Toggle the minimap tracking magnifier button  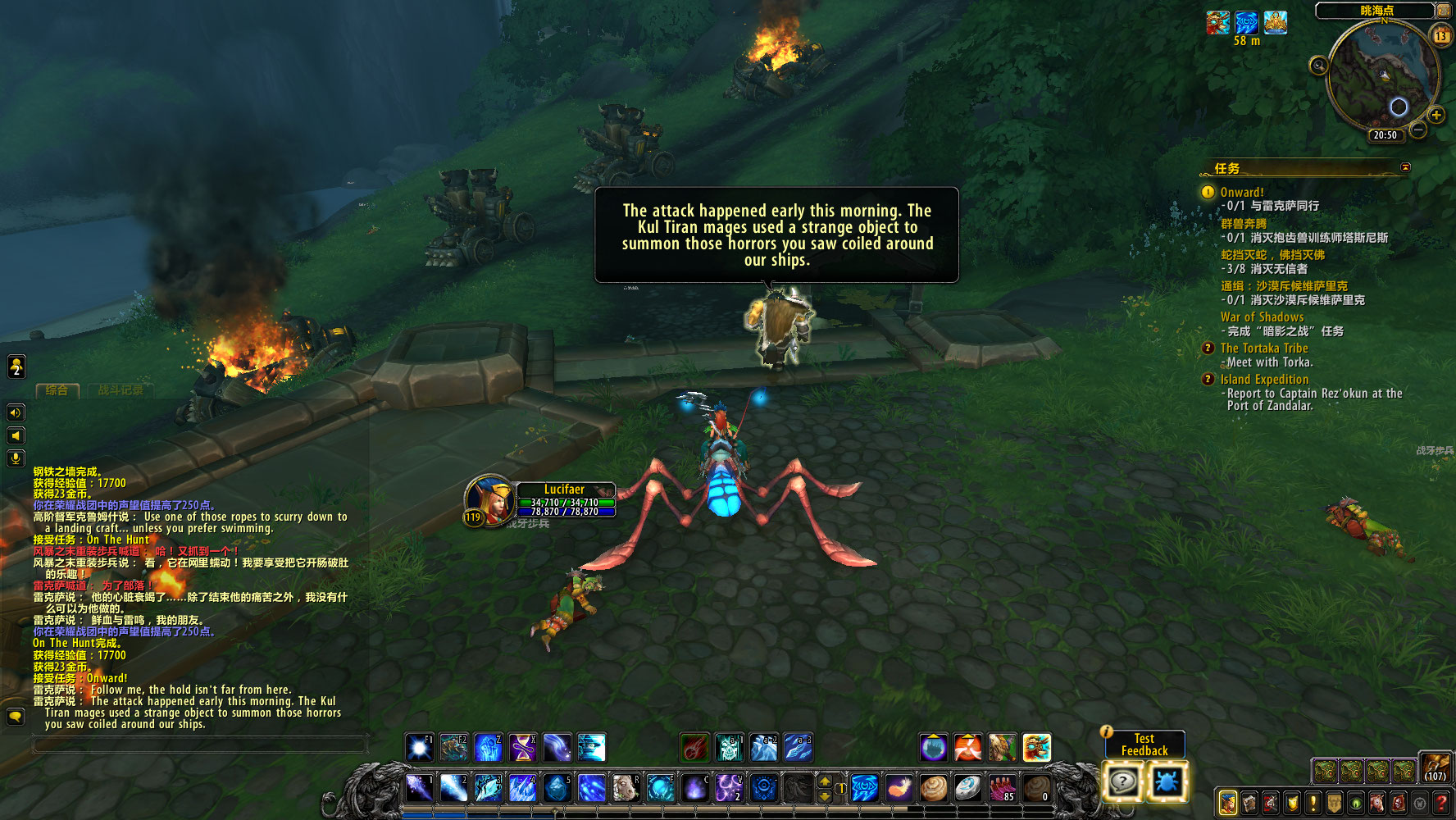(x=1318, y=66)
